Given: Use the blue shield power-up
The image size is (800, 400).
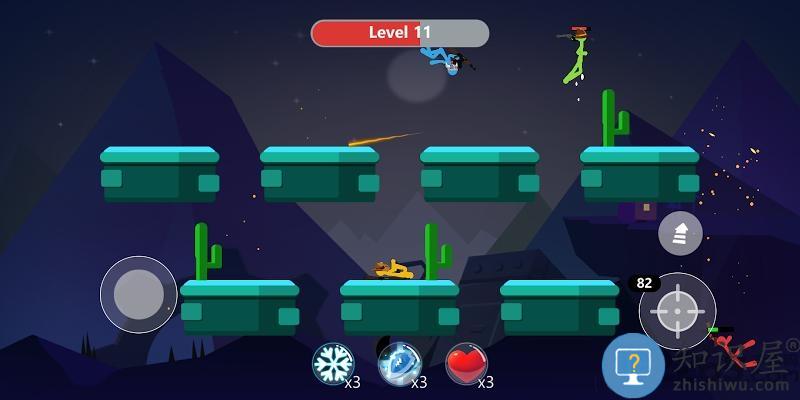Looking at the screenshot, I should pyautogui.click(x=399, y=363).
